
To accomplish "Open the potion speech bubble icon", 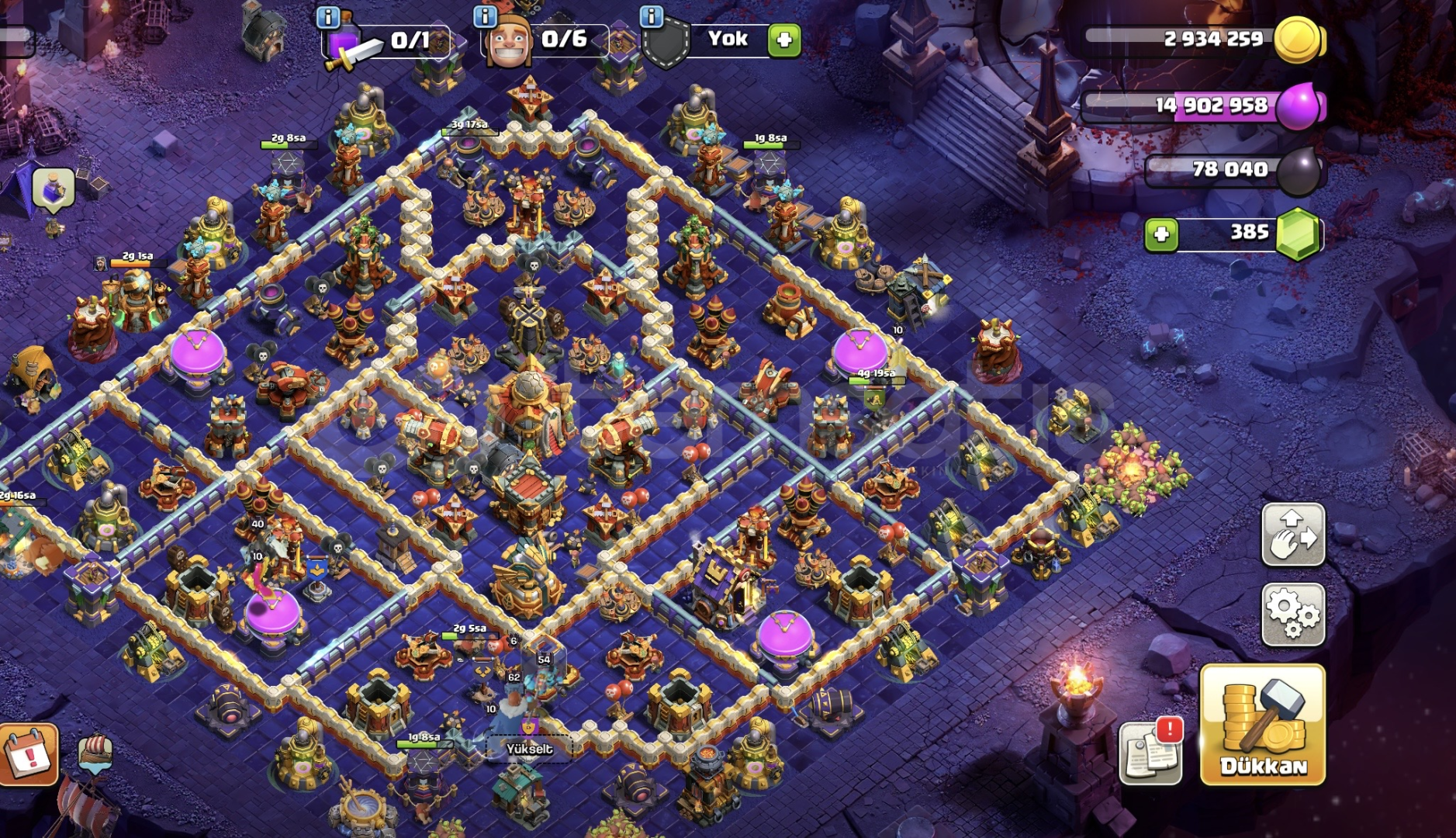I will [54, 189].
